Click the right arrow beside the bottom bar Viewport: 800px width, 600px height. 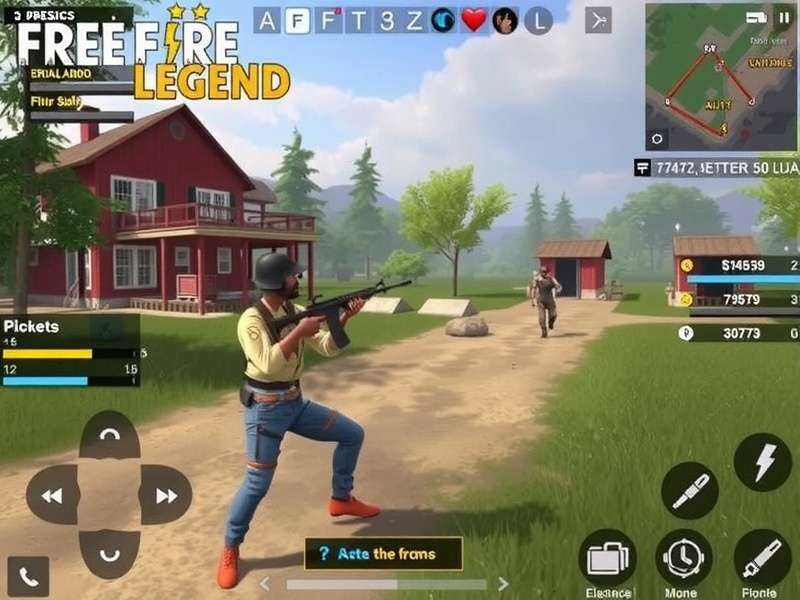click(x=503, y=584)
